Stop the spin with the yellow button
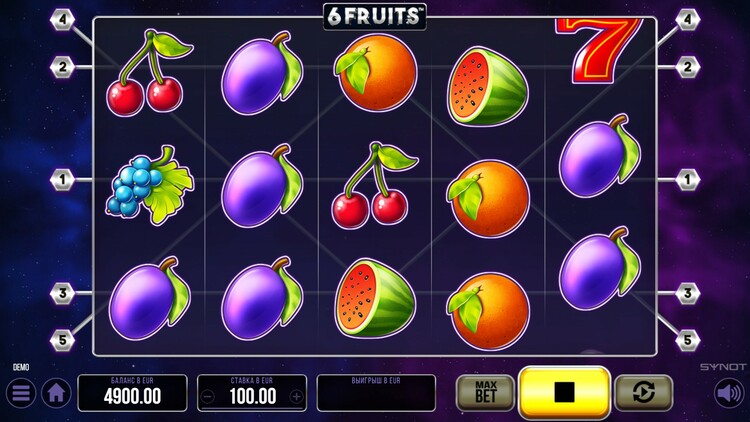This screenshot has width=750, height=422. click(564, 392)
